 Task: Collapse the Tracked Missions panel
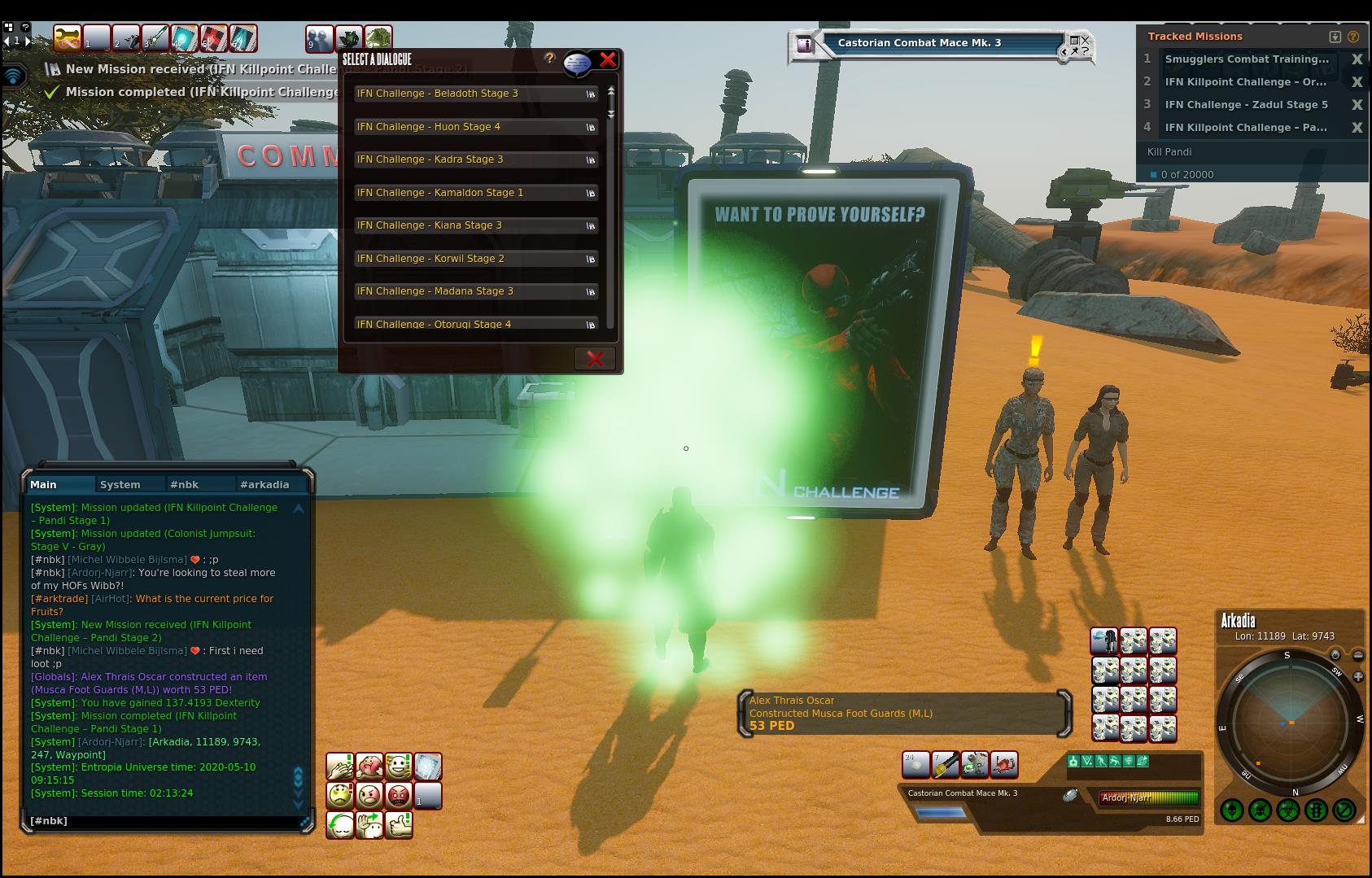(1335, 37)
